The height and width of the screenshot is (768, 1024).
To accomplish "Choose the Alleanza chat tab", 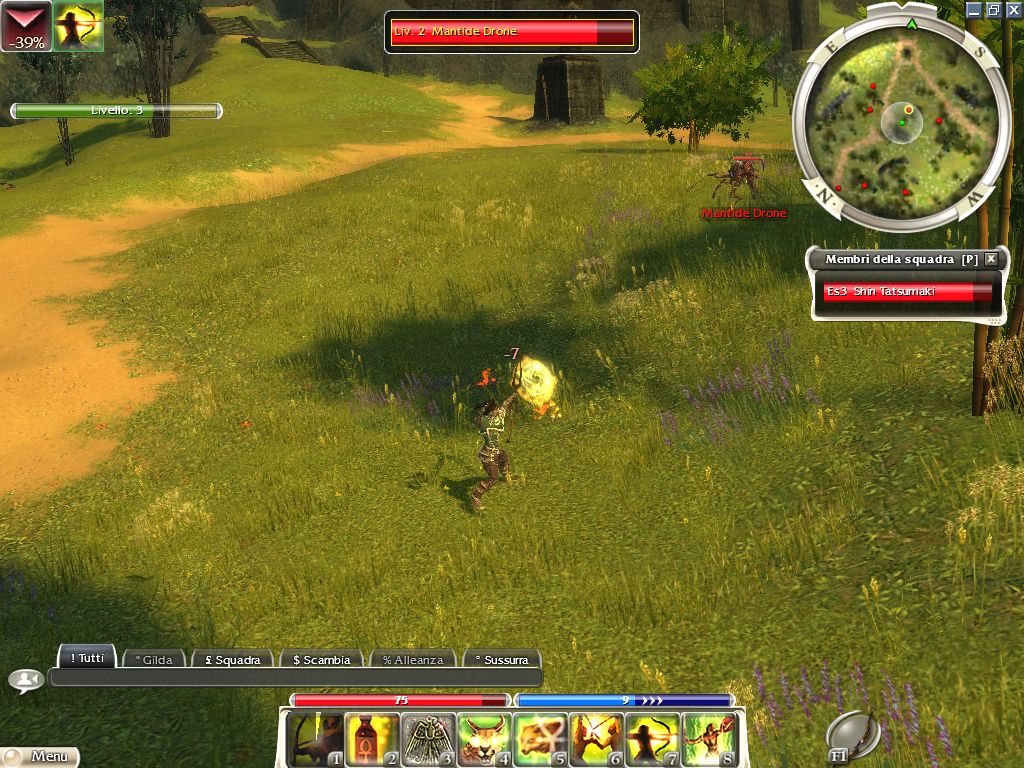I will 413,660.
